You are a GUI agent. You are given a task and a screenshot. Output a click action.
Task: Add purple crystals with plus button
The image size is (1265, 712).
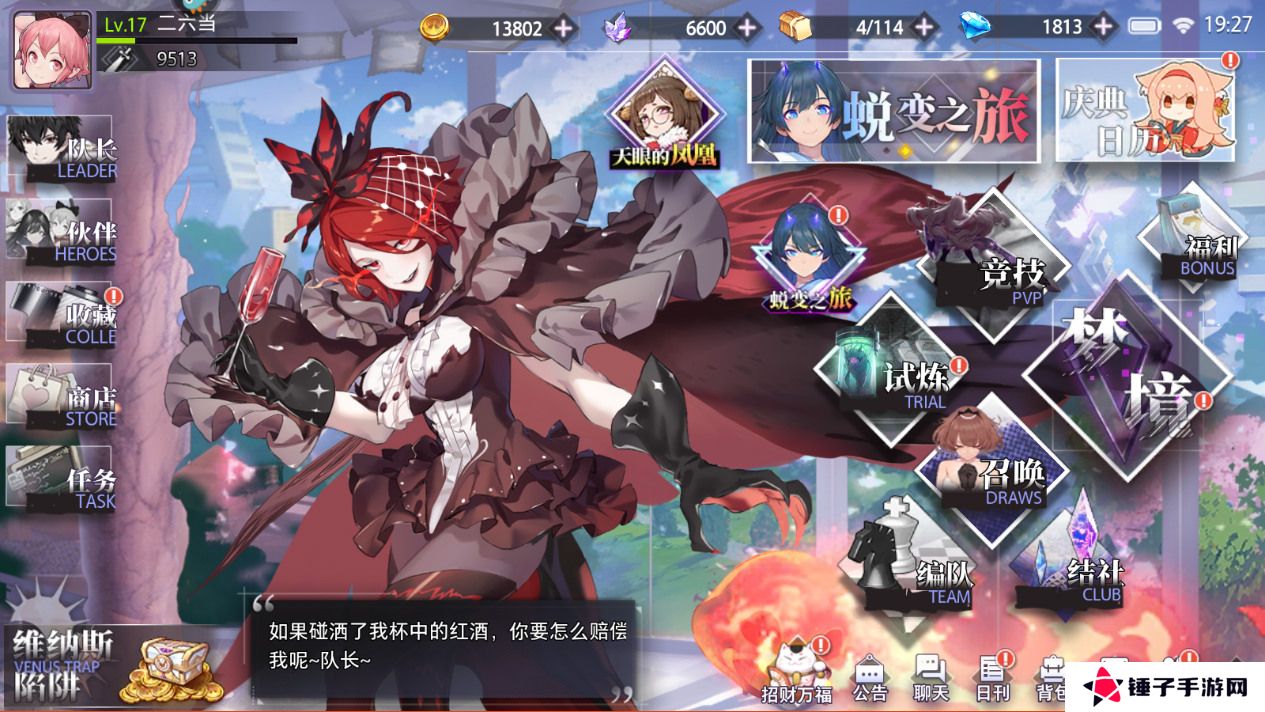coord(747,28)
